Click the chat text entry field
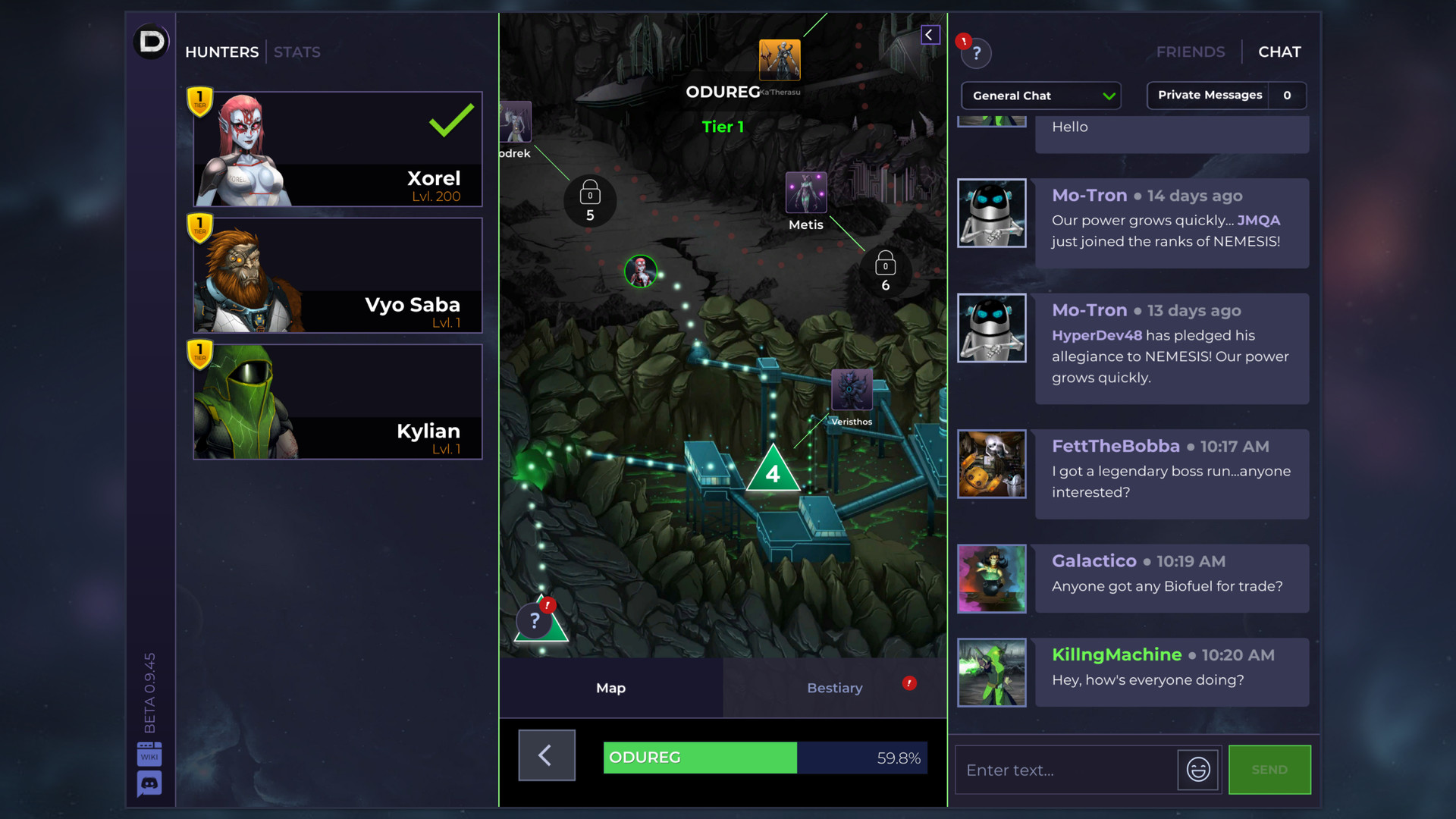This screenshot has width=1456, height=819. pyautogui.click(x=1065, y=770)
